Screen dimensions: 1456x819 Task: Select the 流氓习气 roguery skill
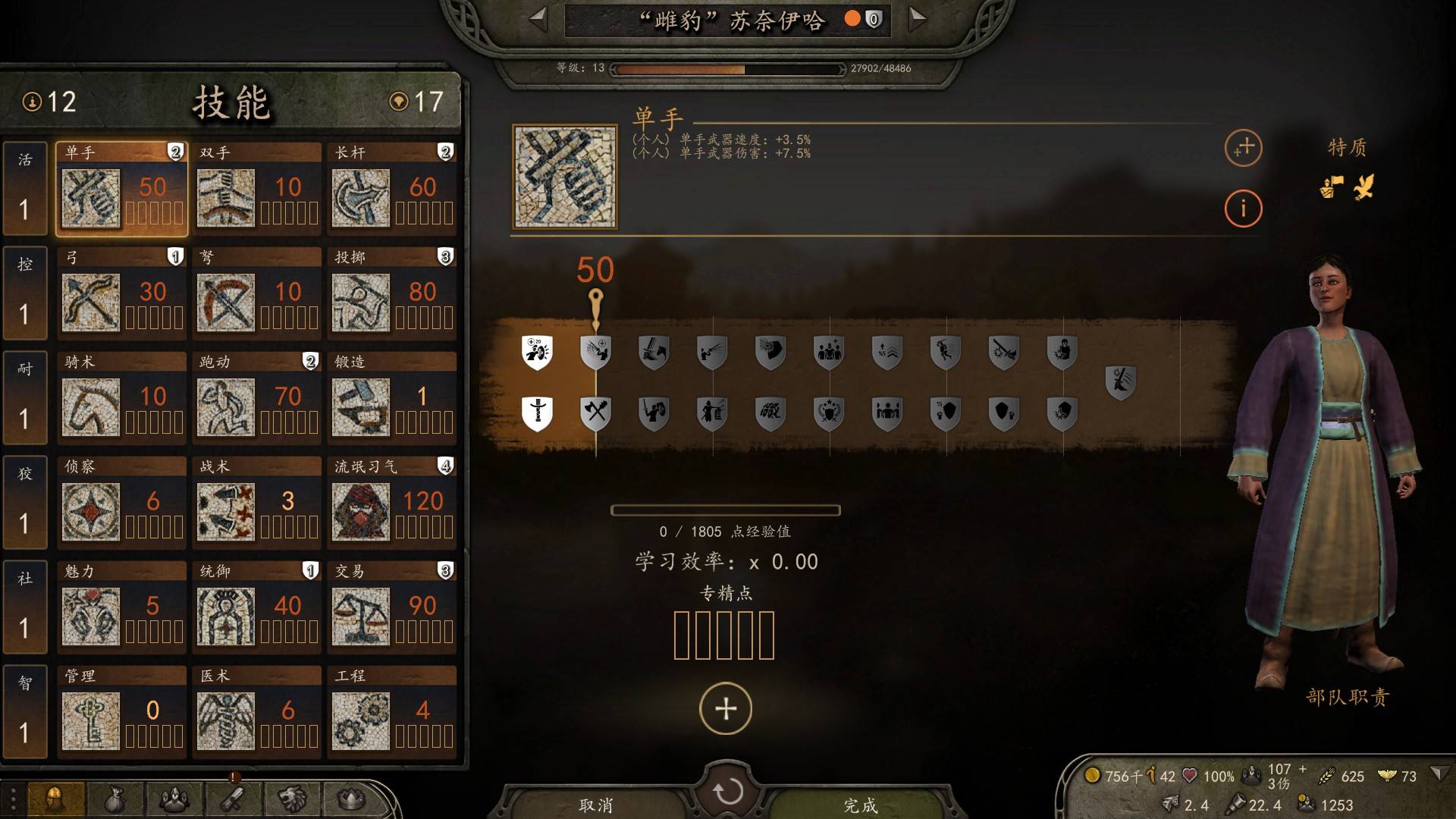tap(391, 503)
